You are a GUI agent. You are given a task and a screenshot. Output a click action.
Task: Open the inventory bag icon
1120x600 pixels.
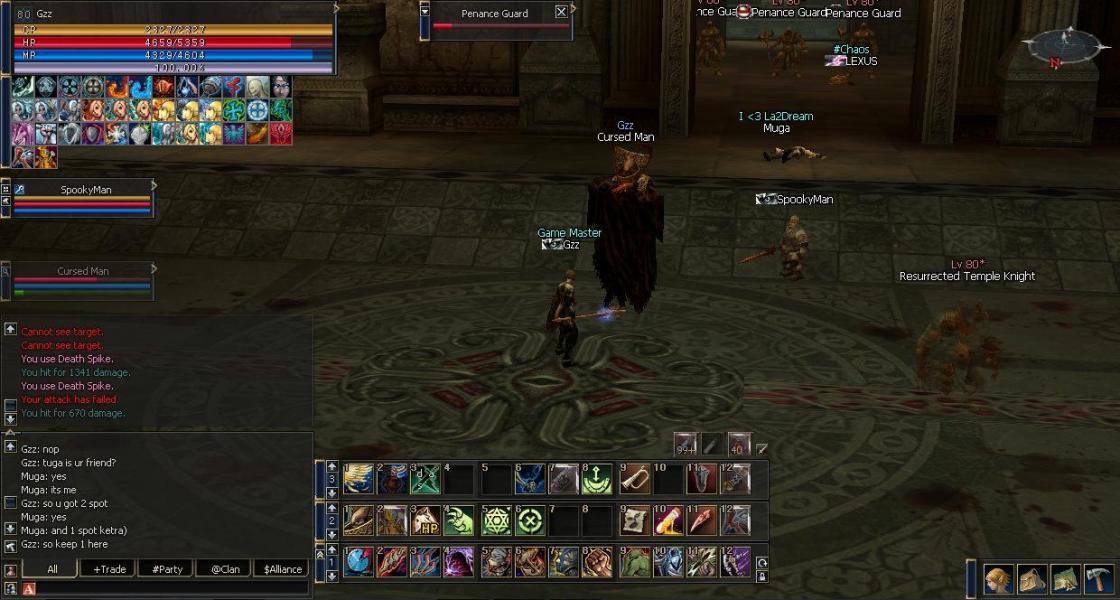pos(1031,580)
